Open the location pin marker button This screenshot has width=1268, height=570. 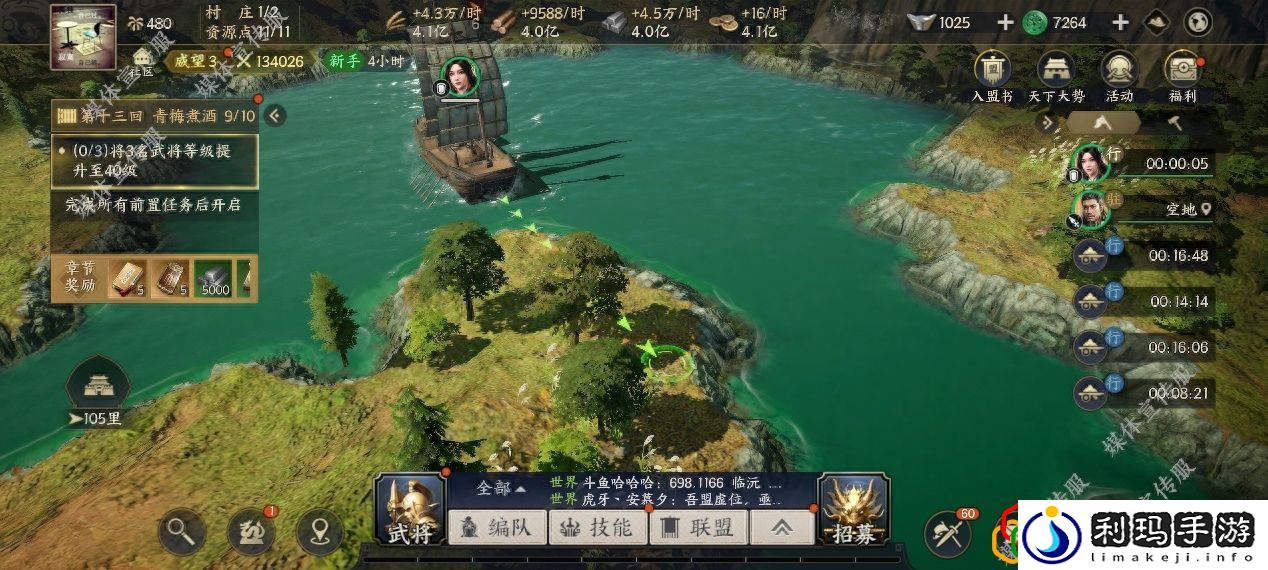click(x=320, y=532)
